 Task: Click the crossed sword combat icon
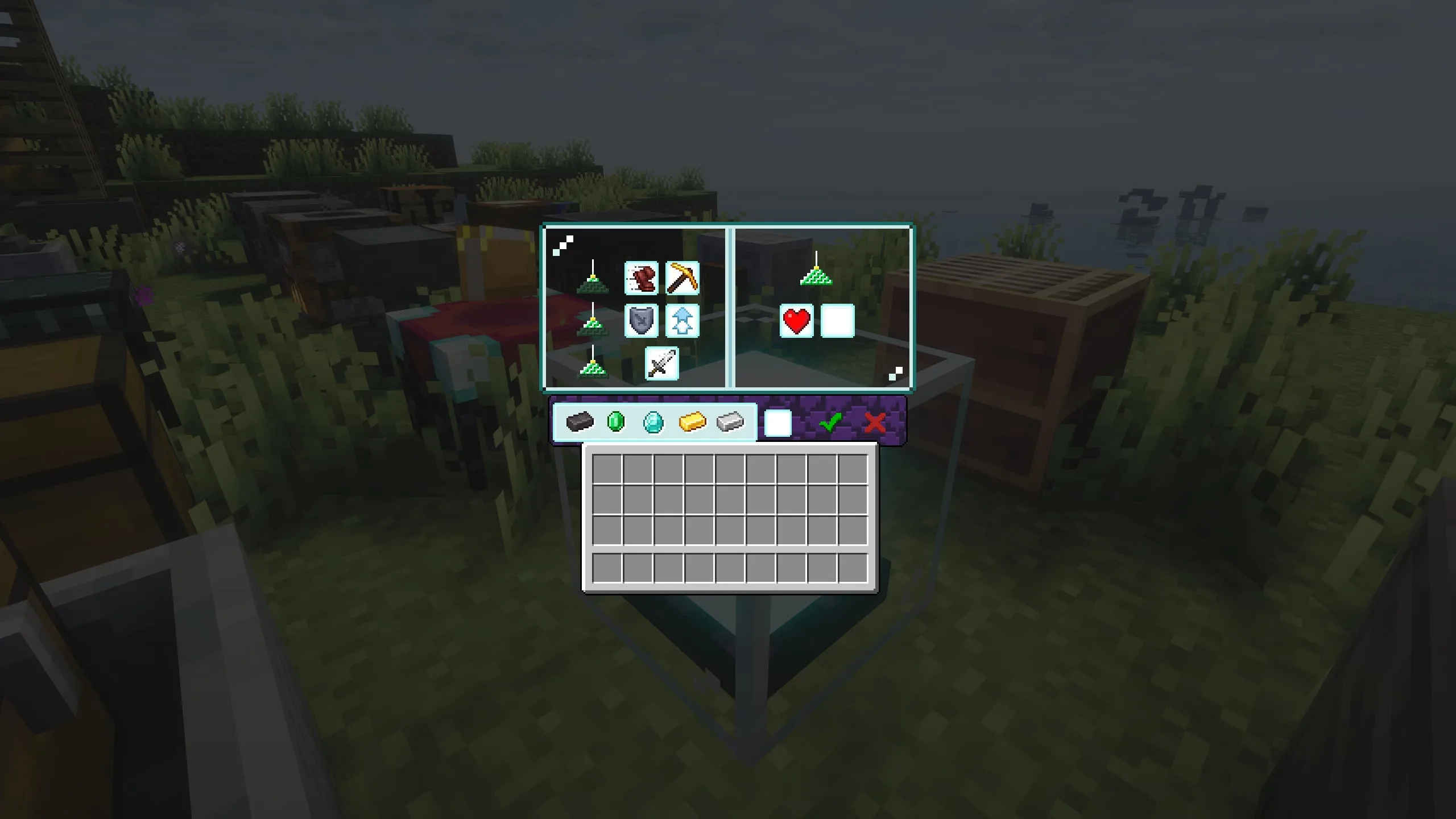(661, 363)
